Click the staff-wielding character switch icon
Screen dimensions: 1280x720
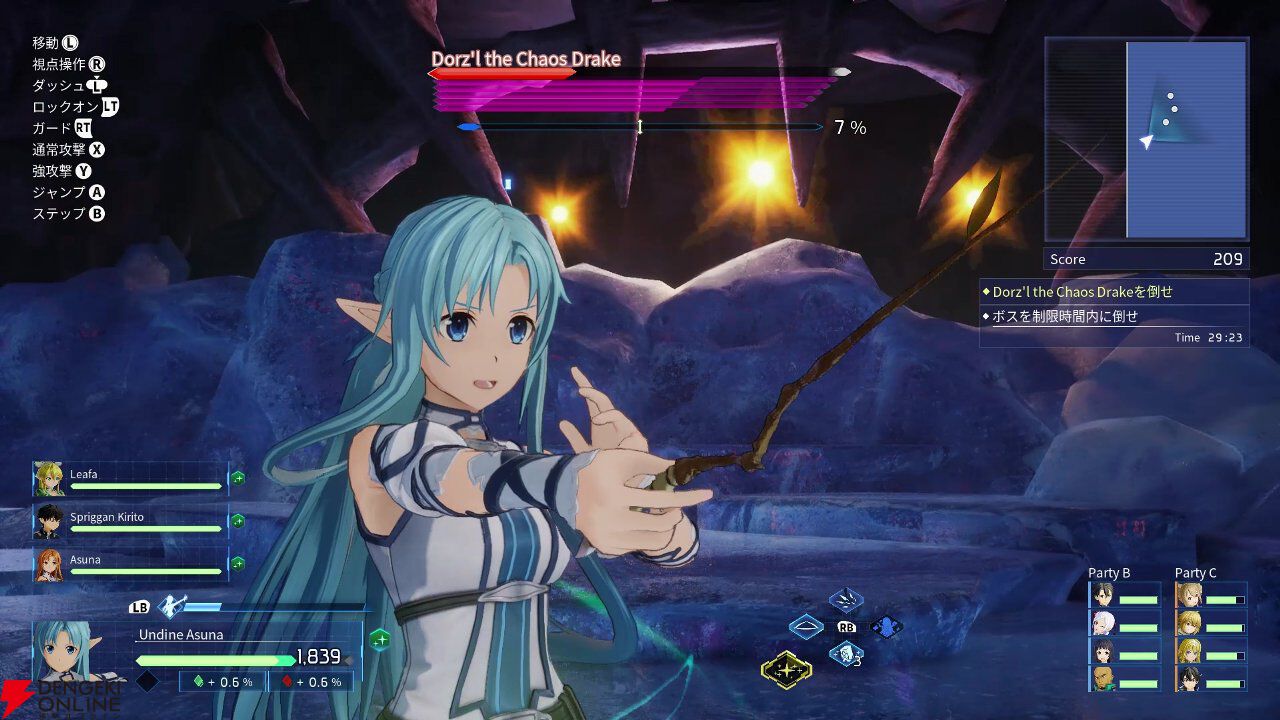[x=172, y=606]
